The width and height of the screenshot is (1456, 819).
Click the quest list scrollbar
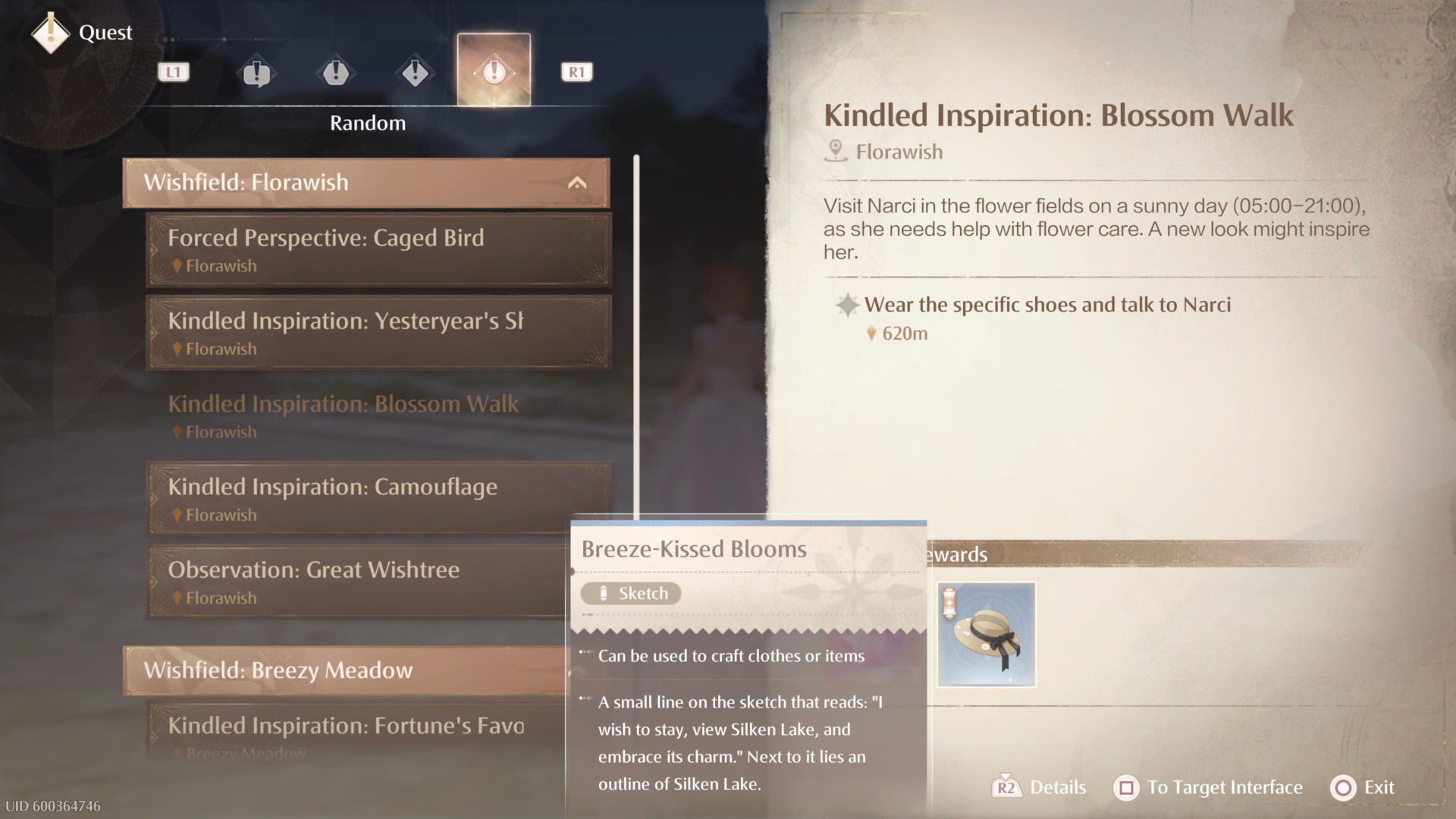click(x=636, y=334)
